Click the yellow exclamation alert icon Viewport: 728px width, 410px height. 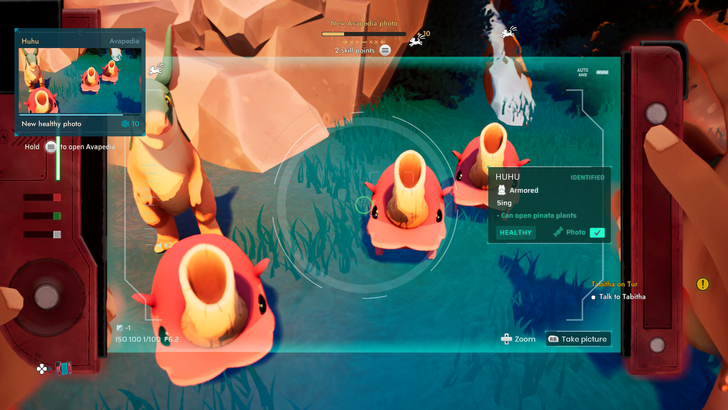[702, 285]
